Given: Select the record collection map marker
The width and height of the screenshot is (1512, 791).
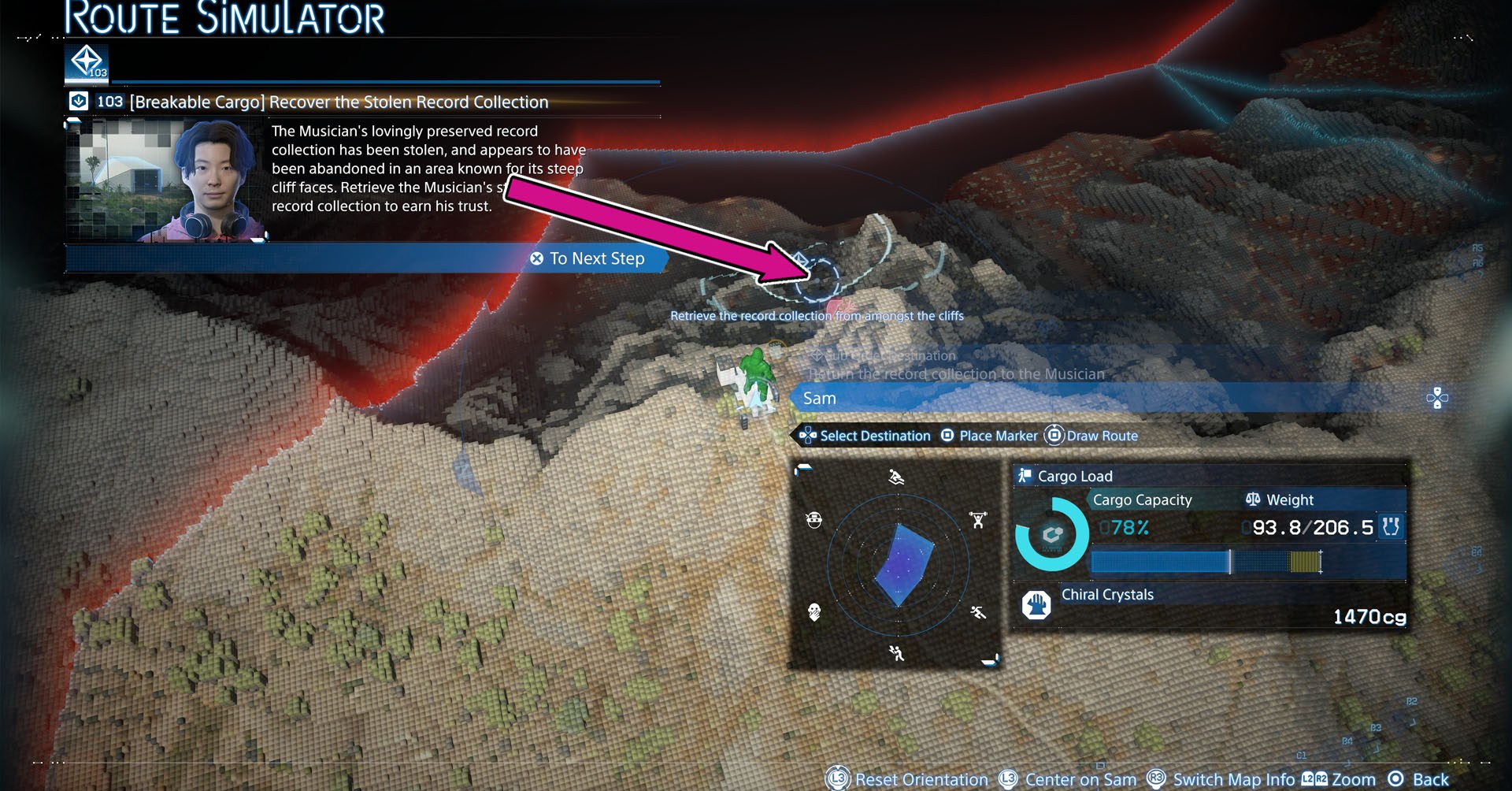Looking at the screenshot, I should [819, 277].
